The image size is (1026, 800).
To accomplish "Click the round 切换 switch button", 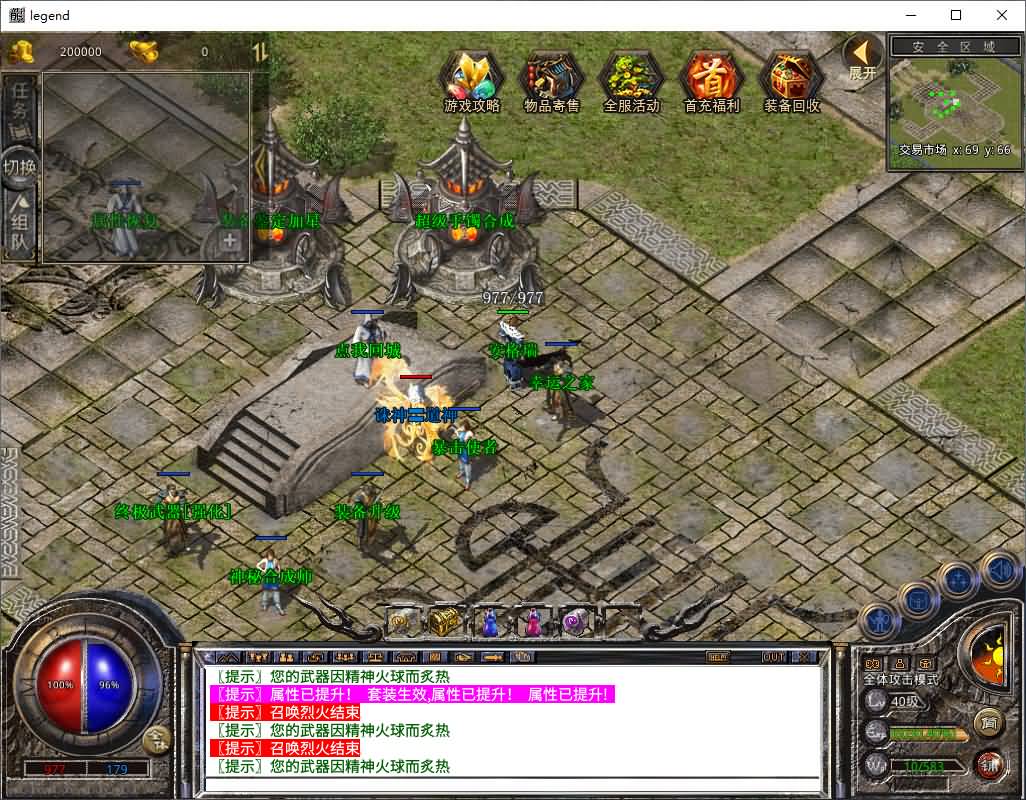I will [20, 167].
